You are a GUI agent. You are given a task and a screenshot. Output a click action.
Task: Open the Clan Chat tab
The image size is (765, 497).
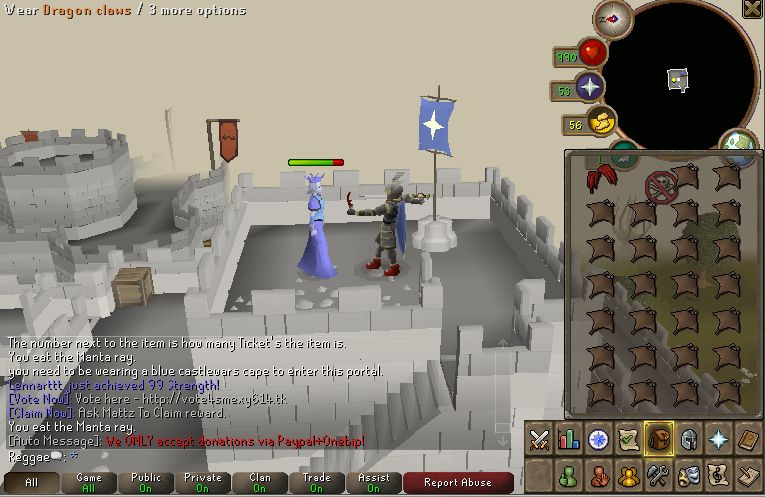point(628,474)
